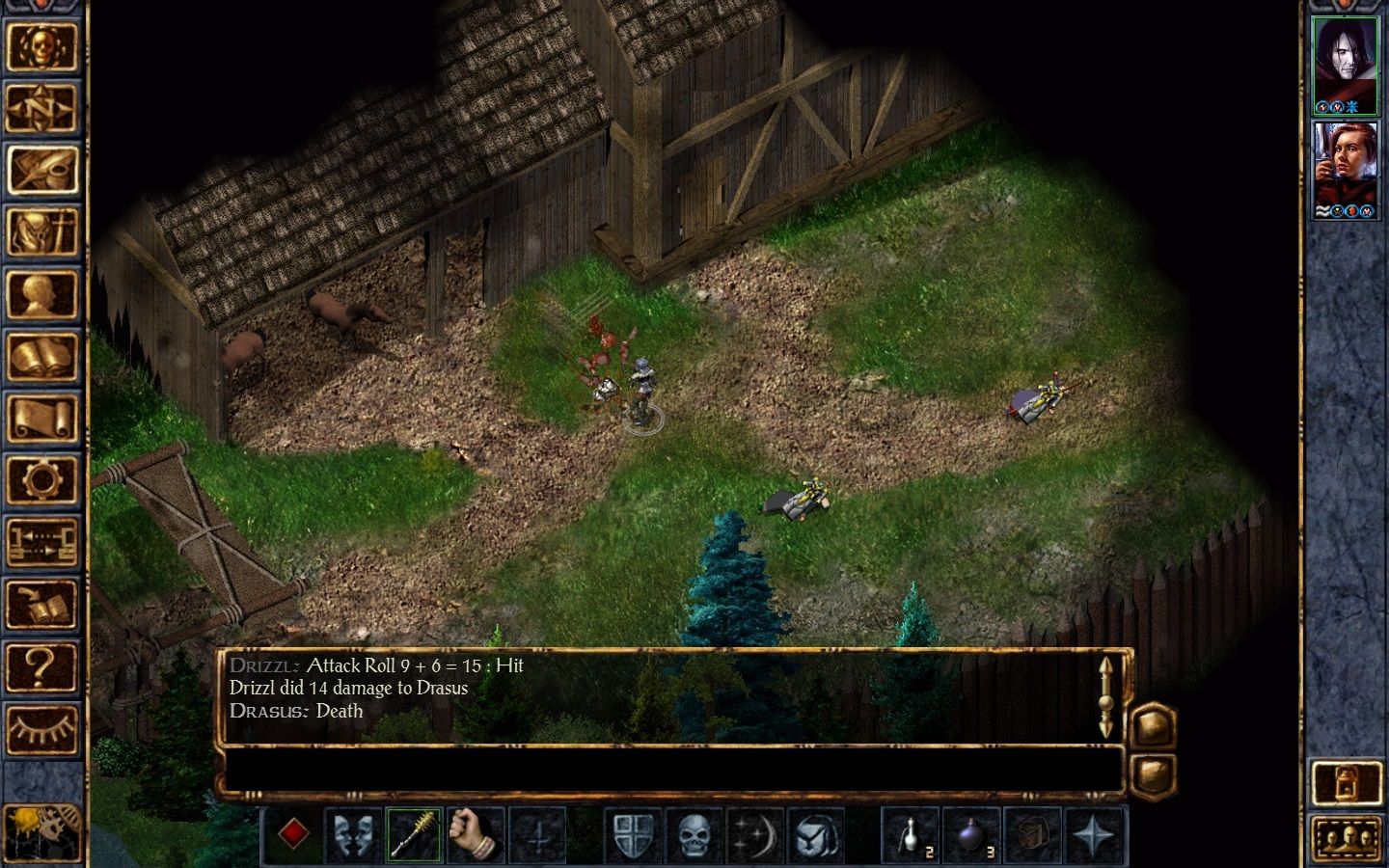The height and width of the screenshot is (868, 1389).
Task: Open game options with the gear button
Action: pos(41,480)
